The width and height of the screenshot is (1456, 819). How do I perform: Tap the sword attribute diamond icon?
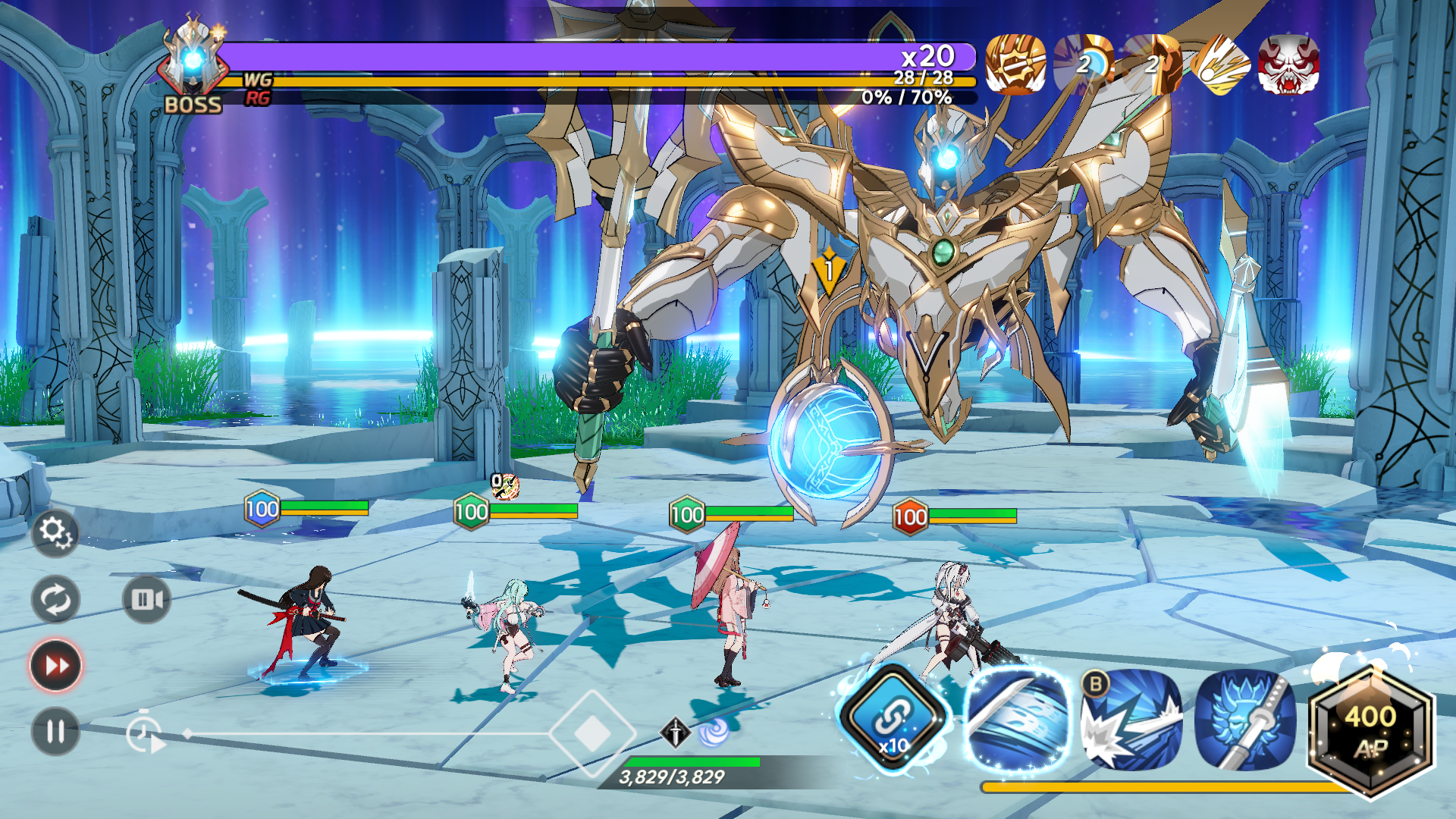675,732
